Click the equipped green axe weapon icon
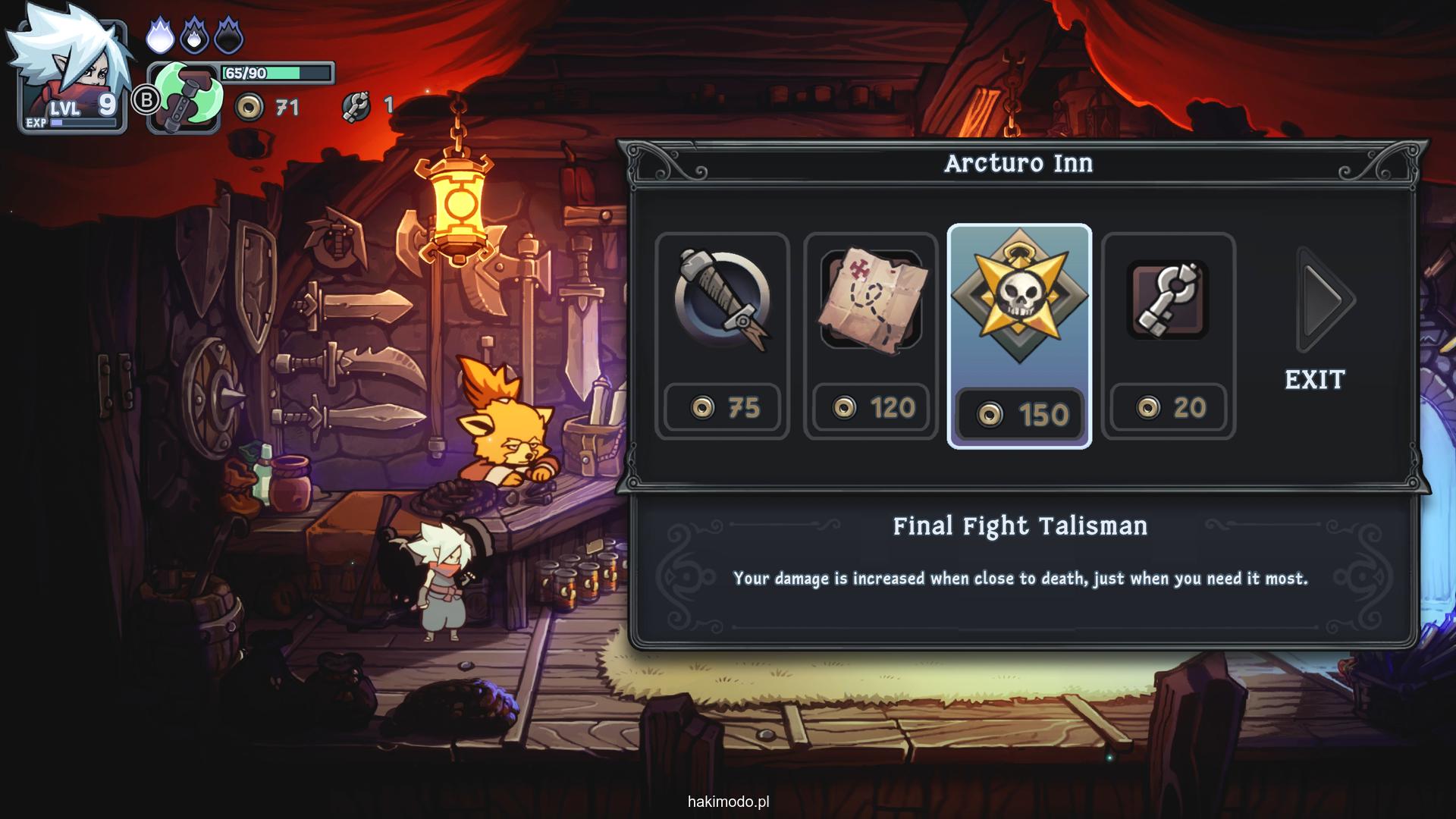This screenshot has width=1456, height=819. pos(187,99)
